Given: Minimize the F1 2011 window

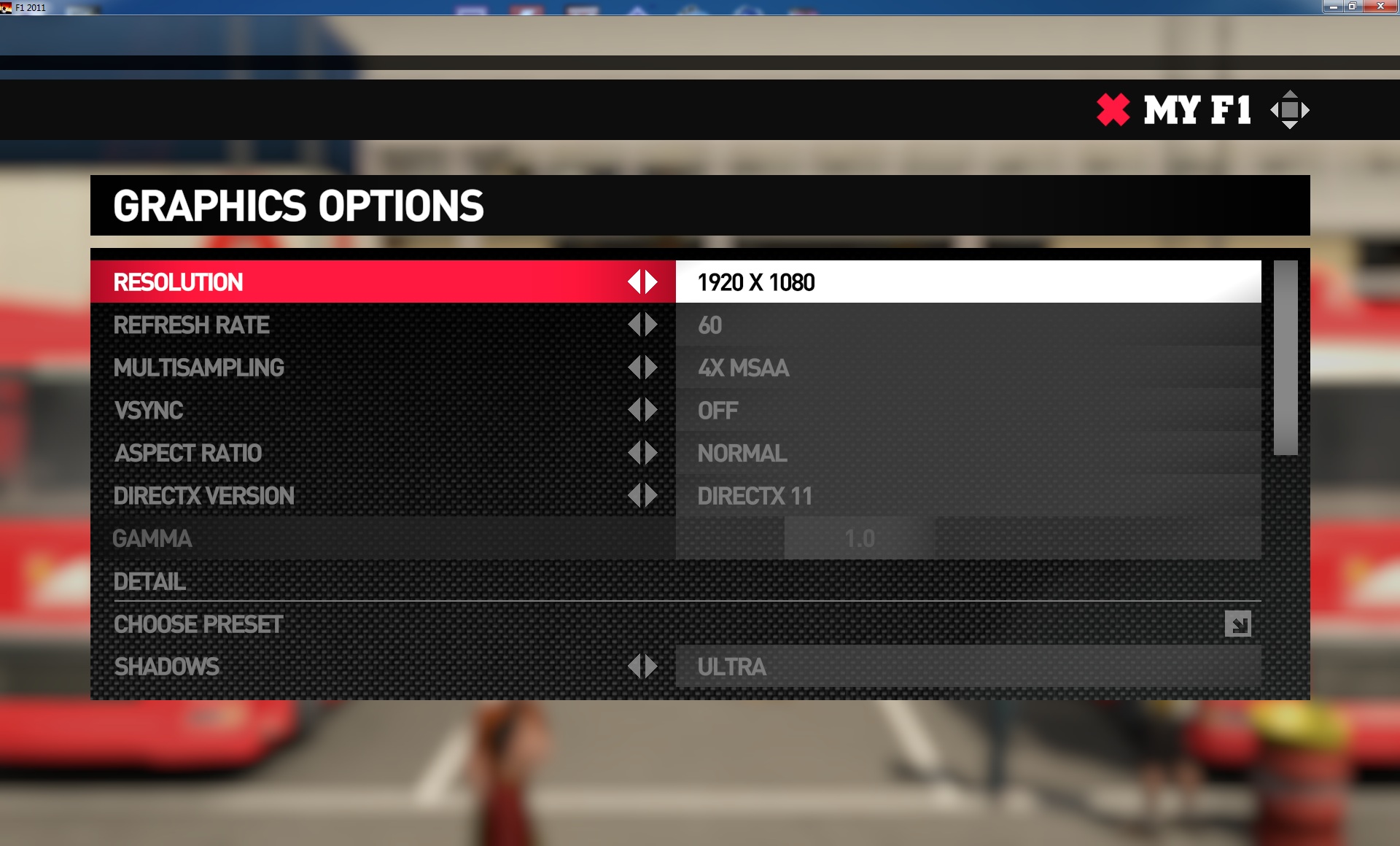Looking at the screenshot, I should pyautogui.click(x=1333, y=7).
